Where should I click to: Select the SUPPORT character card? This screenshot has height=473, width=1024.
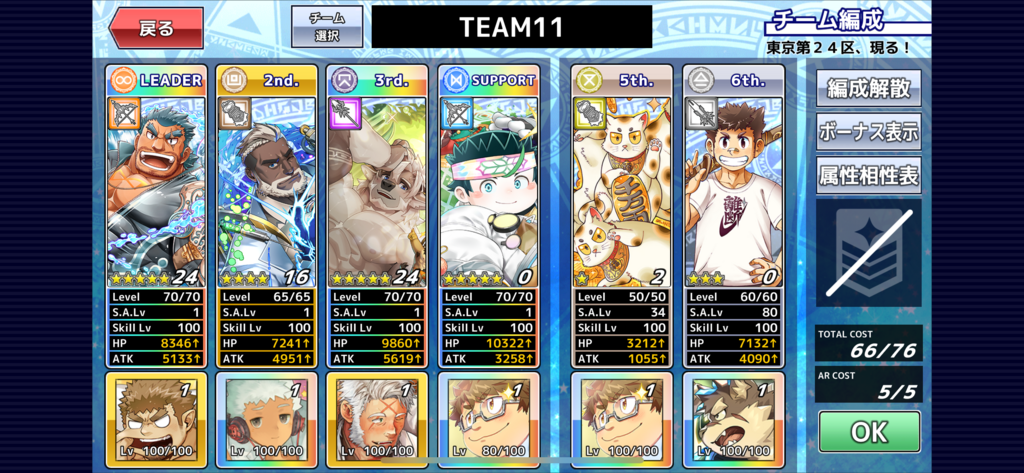(488, 190)
